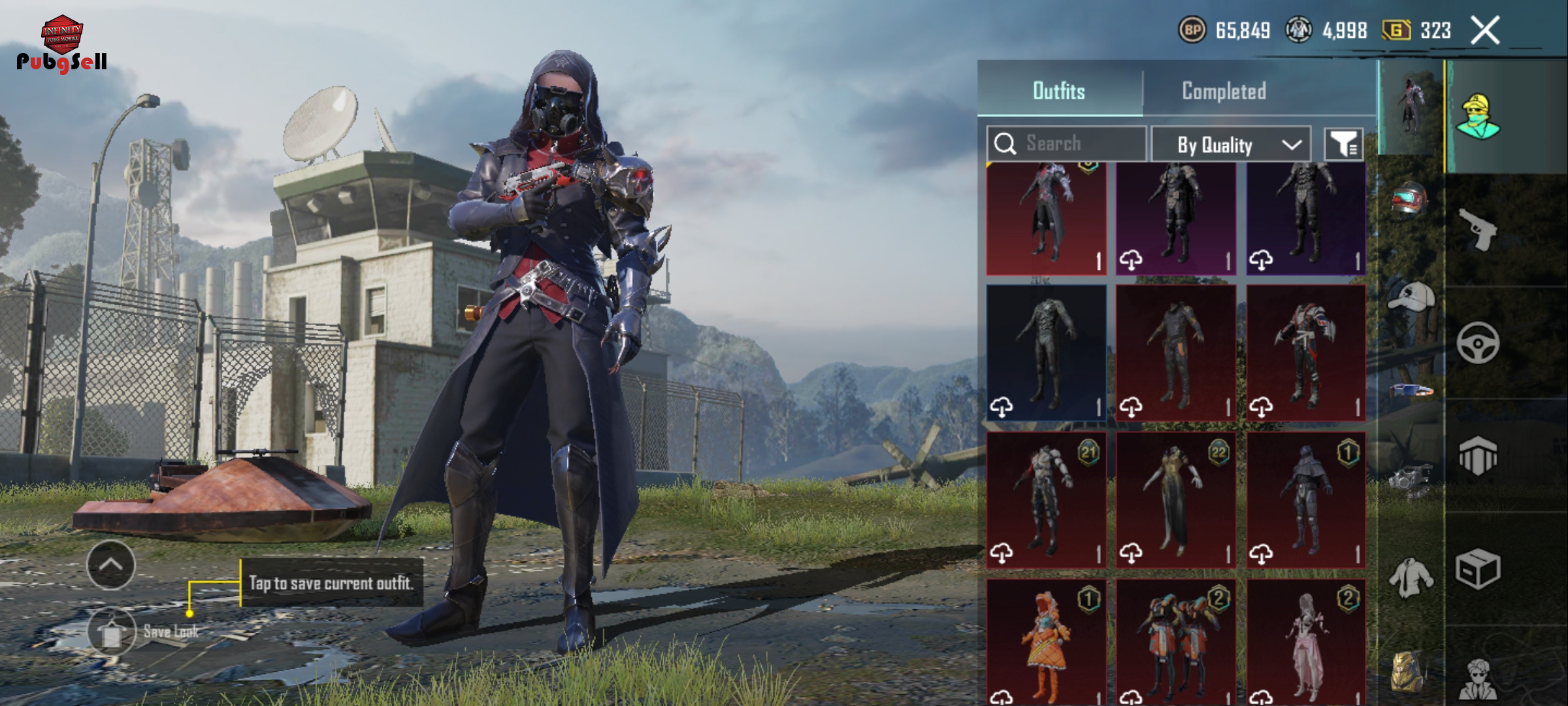Open the outfit filter options

tap(1343, 144)
